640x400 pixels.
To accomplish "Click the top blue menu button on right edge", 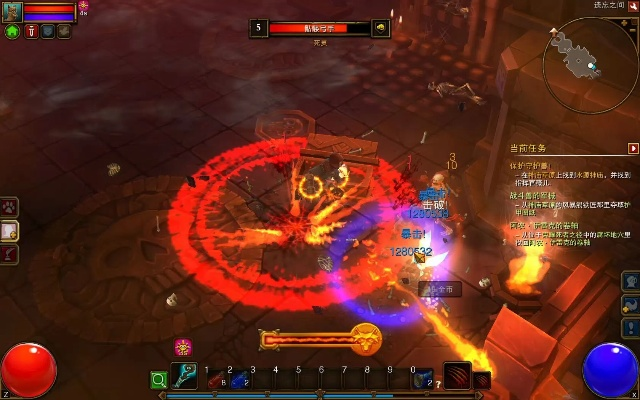I will (630, 280).
